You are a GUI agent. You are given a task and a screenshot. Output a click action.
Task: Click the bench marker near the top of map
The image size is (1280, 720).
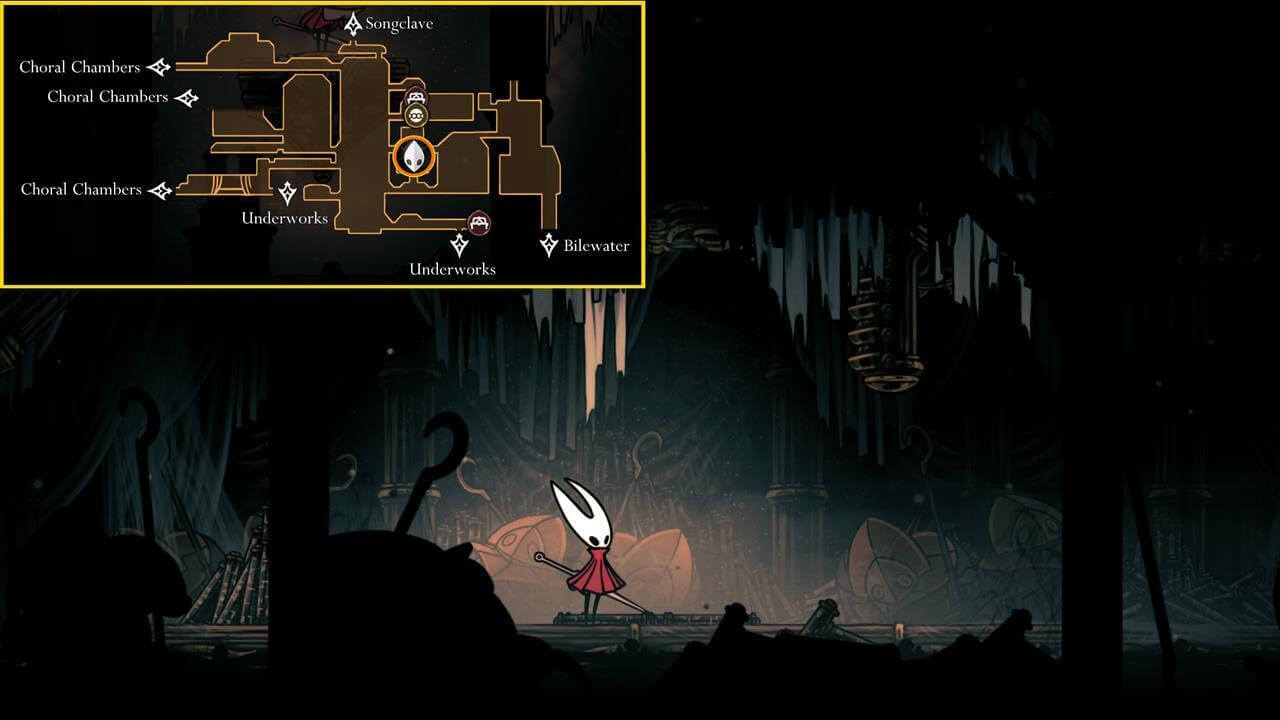(416, 97)
